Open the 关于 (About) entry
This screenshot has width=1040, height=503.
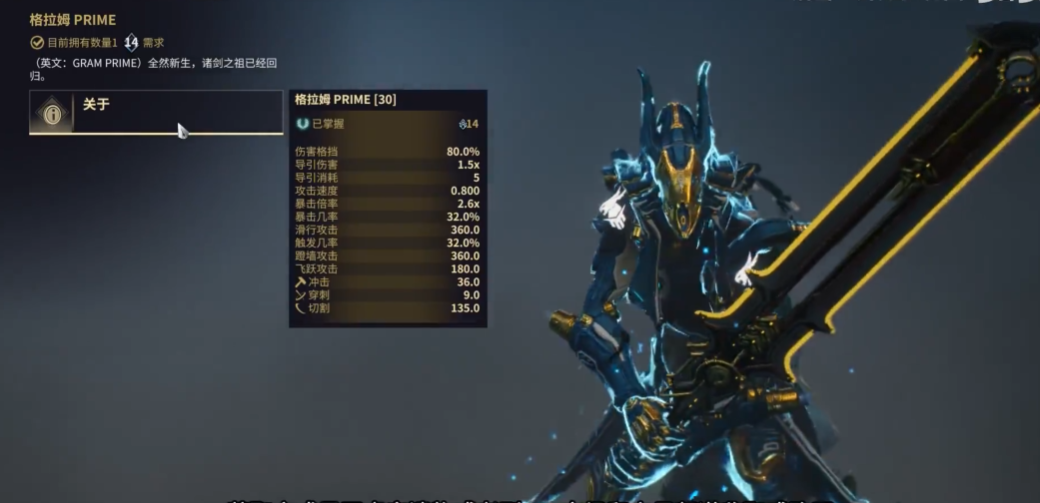[x=155, y=112]
